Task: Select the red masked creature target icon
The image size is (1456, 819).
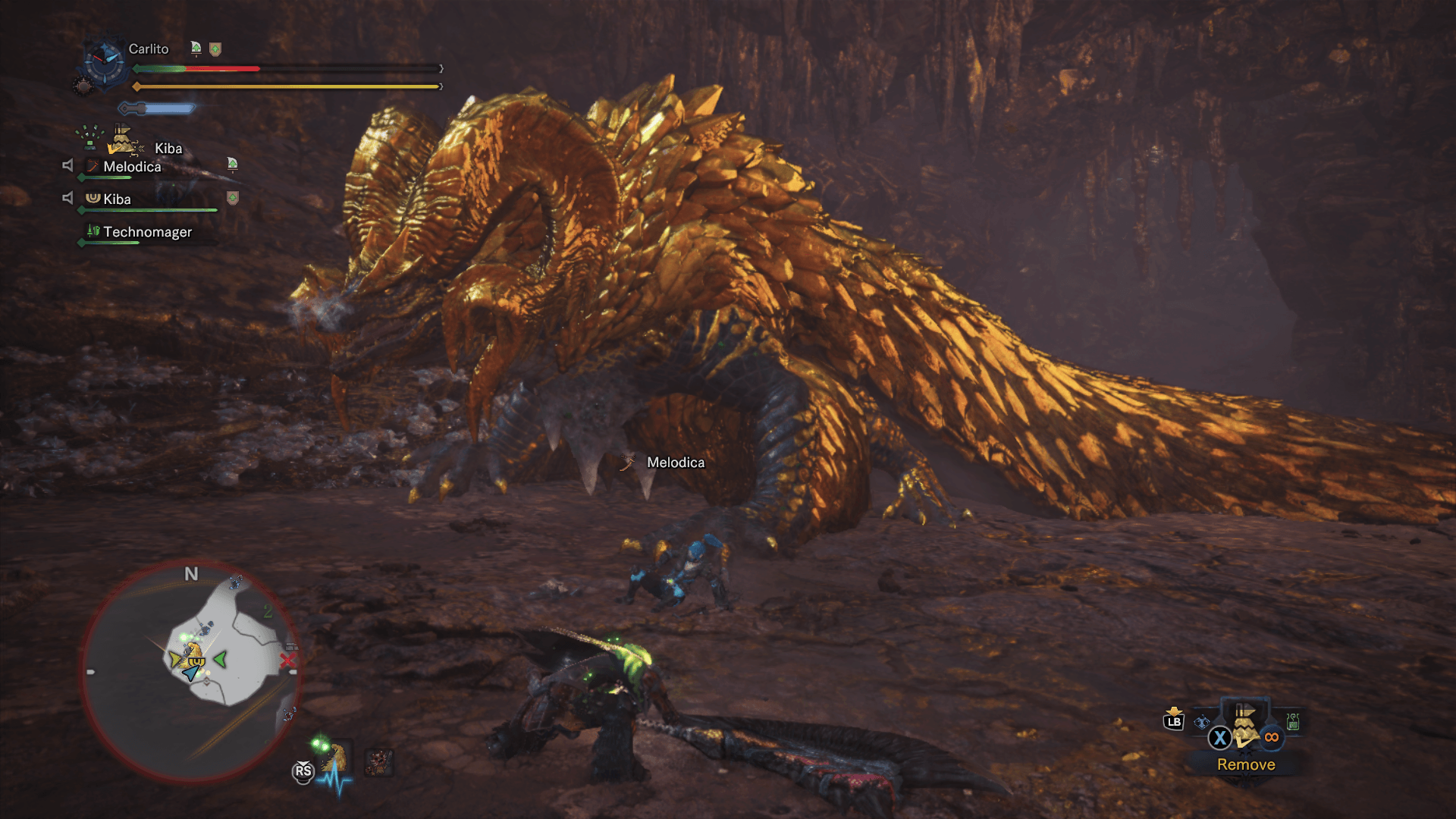Action: tap(378, 761)
